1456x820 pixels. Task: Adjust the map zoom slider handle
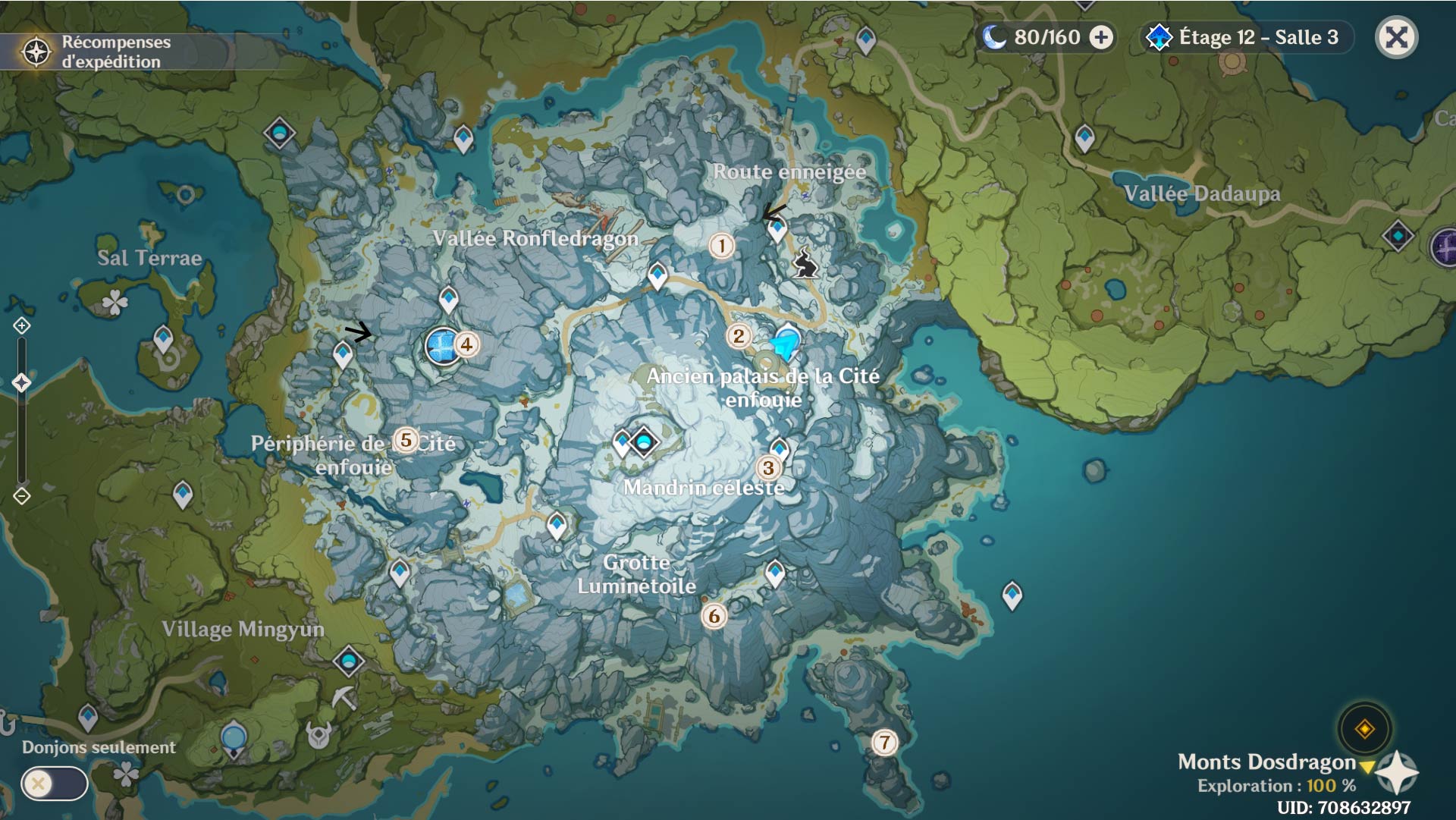click(21, 382)
